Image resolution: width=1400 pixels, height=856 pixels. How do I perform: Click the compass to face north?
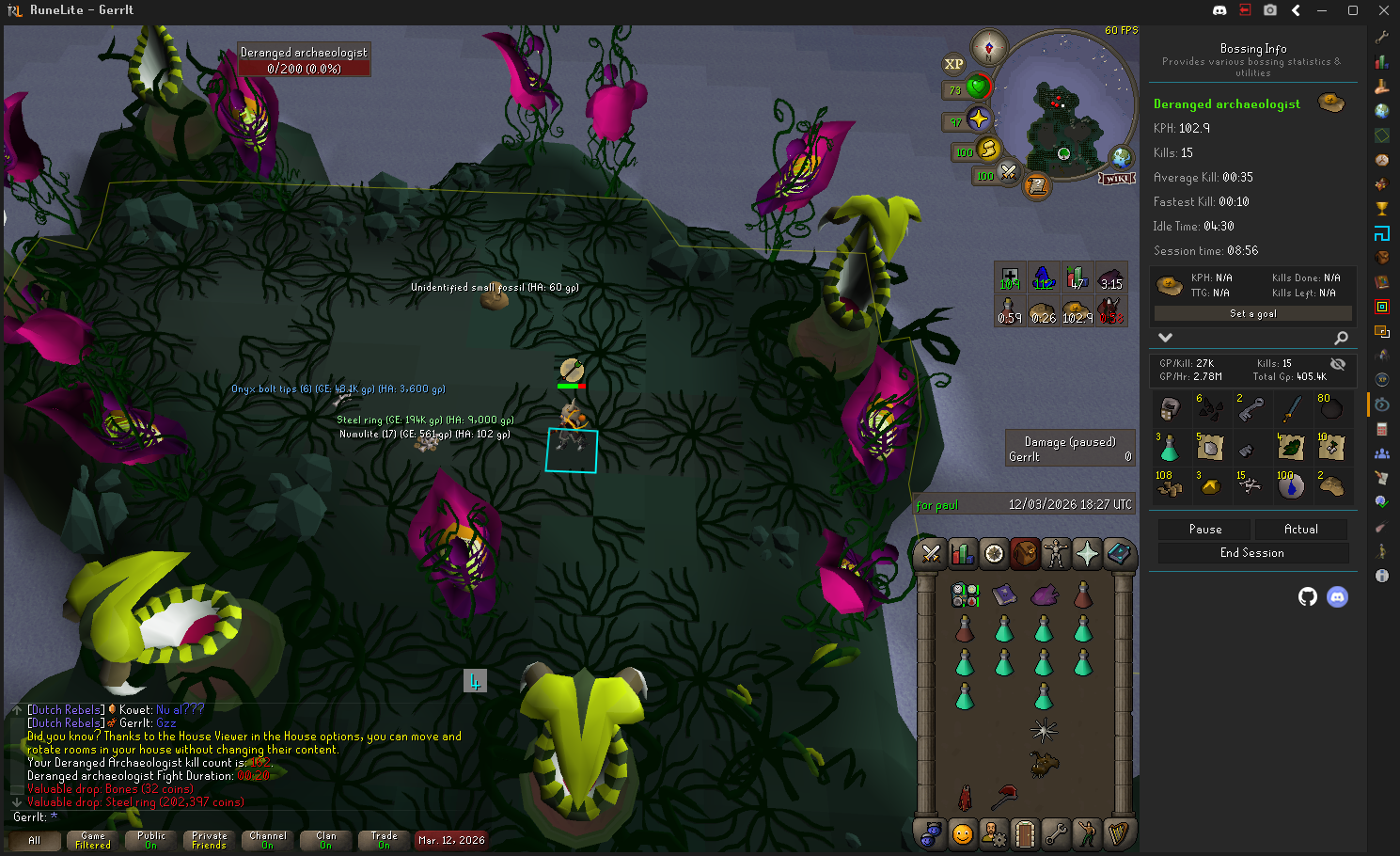tap(989, 47)
